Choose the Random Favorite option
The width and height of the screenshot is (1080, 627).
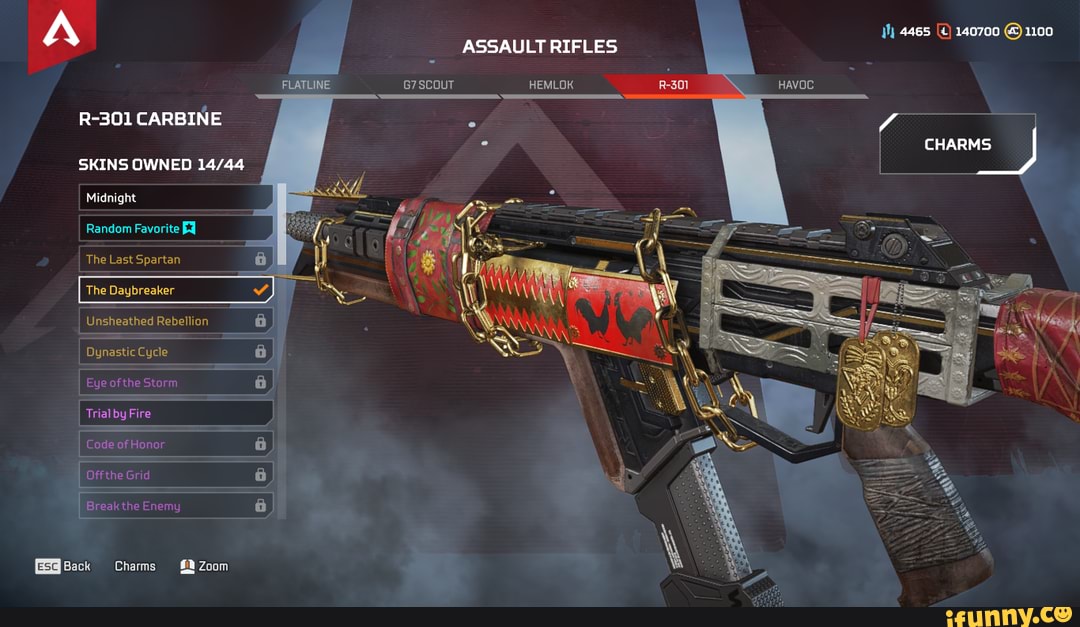(176, 229)
